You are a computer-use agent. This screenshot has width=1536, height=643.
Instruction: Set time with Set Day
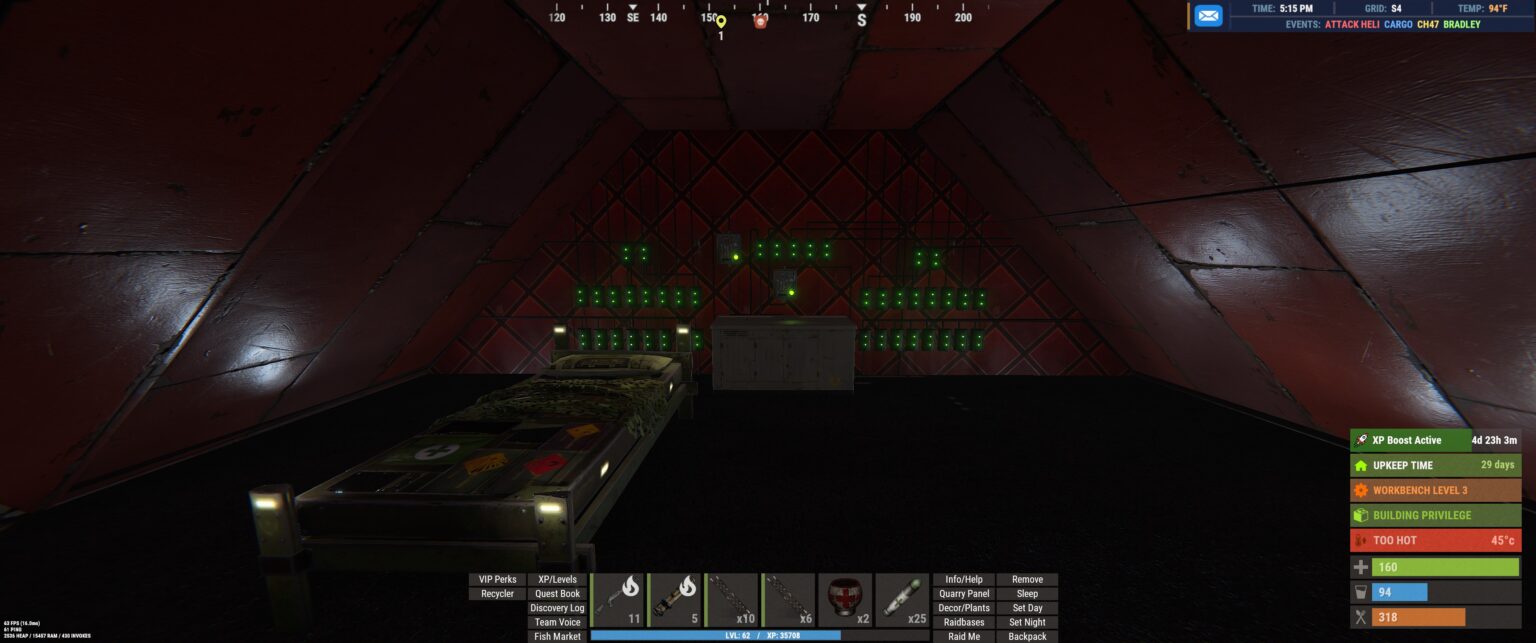1027,608
